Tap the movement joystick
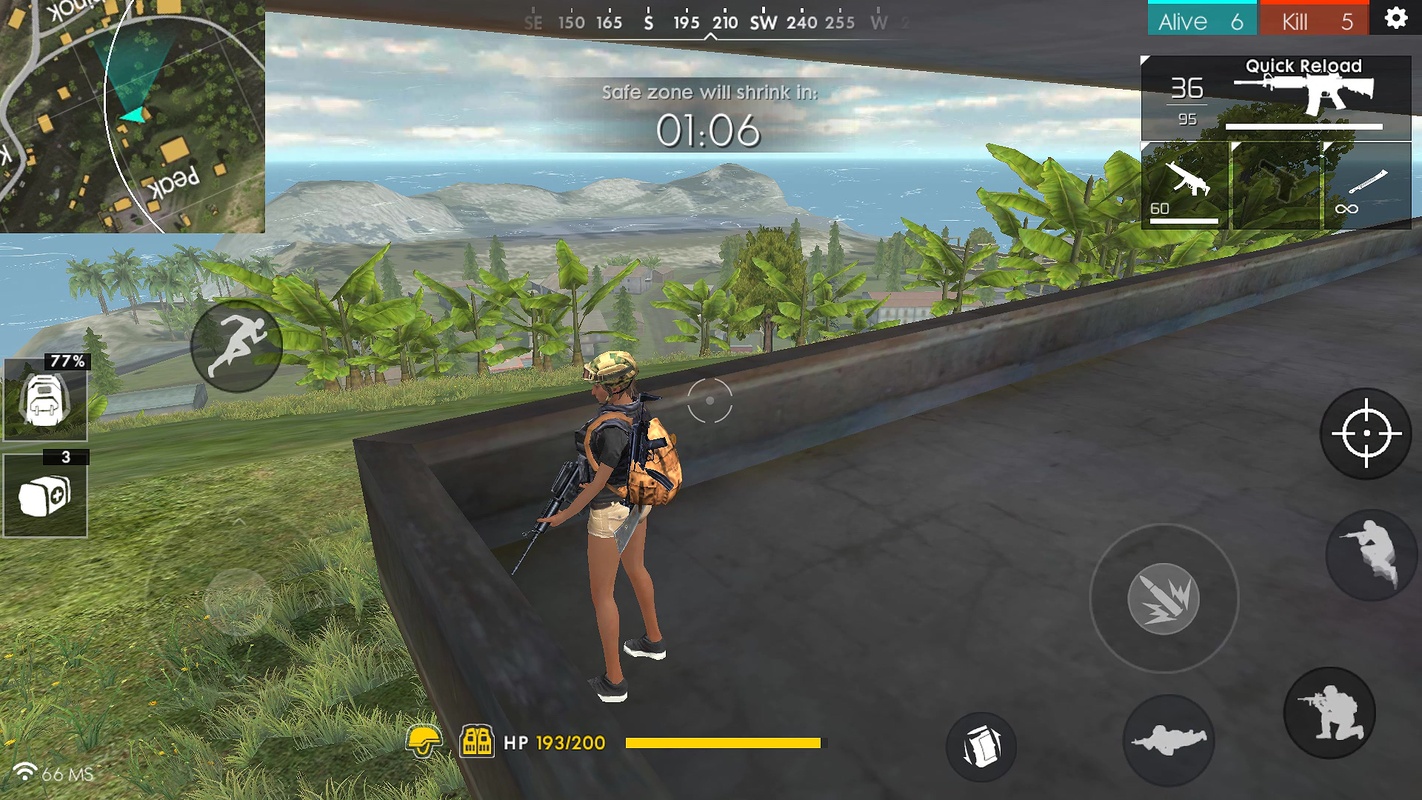The image size is (1422, 800). point(238,602)
